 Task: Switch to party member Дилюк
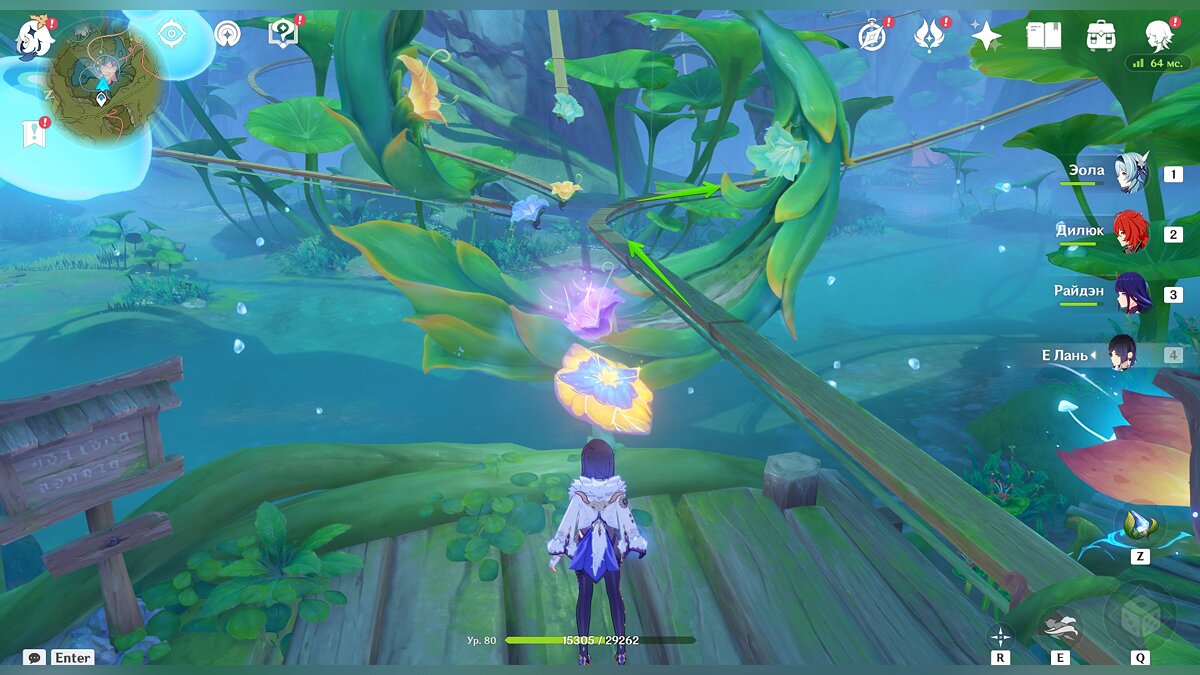[1132, 232]
